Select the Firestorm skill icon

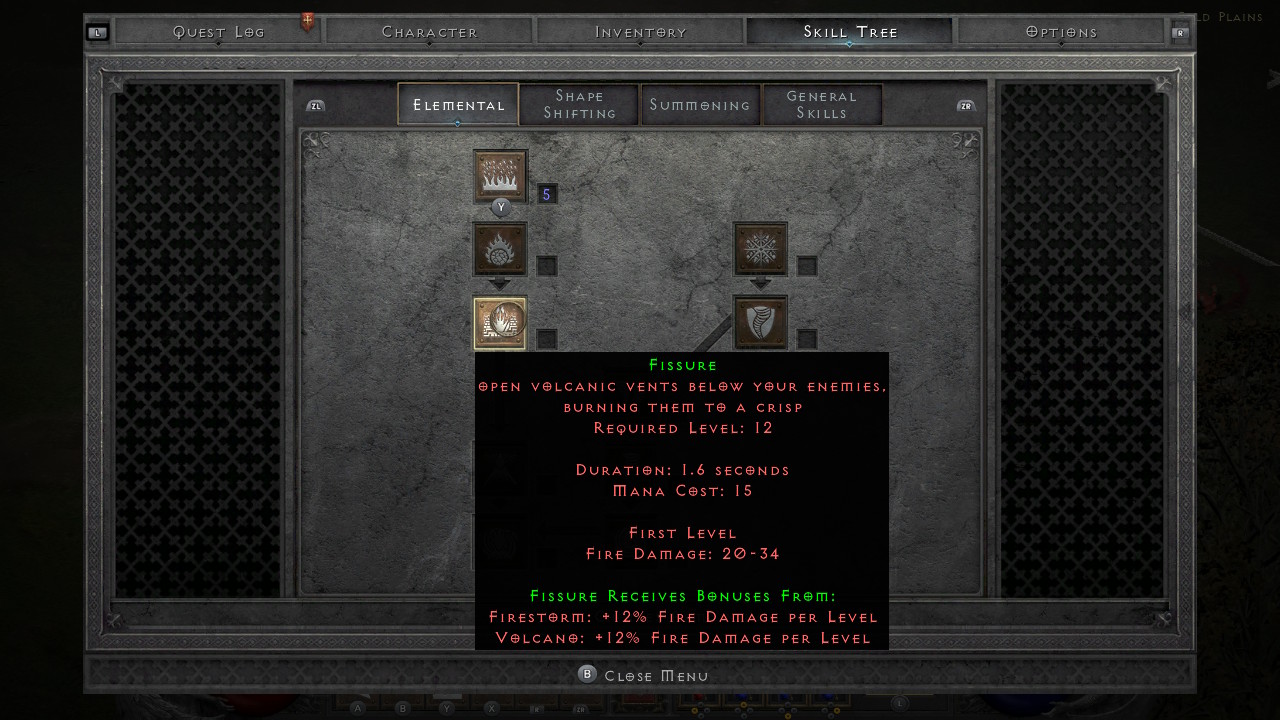tap(500, 176)
